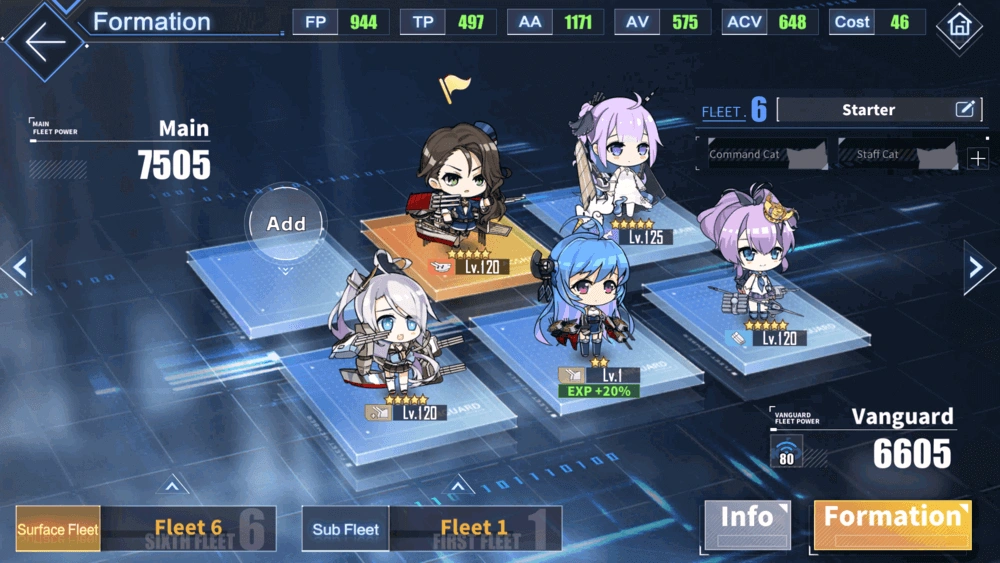Add a ship to the empty main slot
The height and width of the screenshot is (563, 1000).
(x=286, y=224)
